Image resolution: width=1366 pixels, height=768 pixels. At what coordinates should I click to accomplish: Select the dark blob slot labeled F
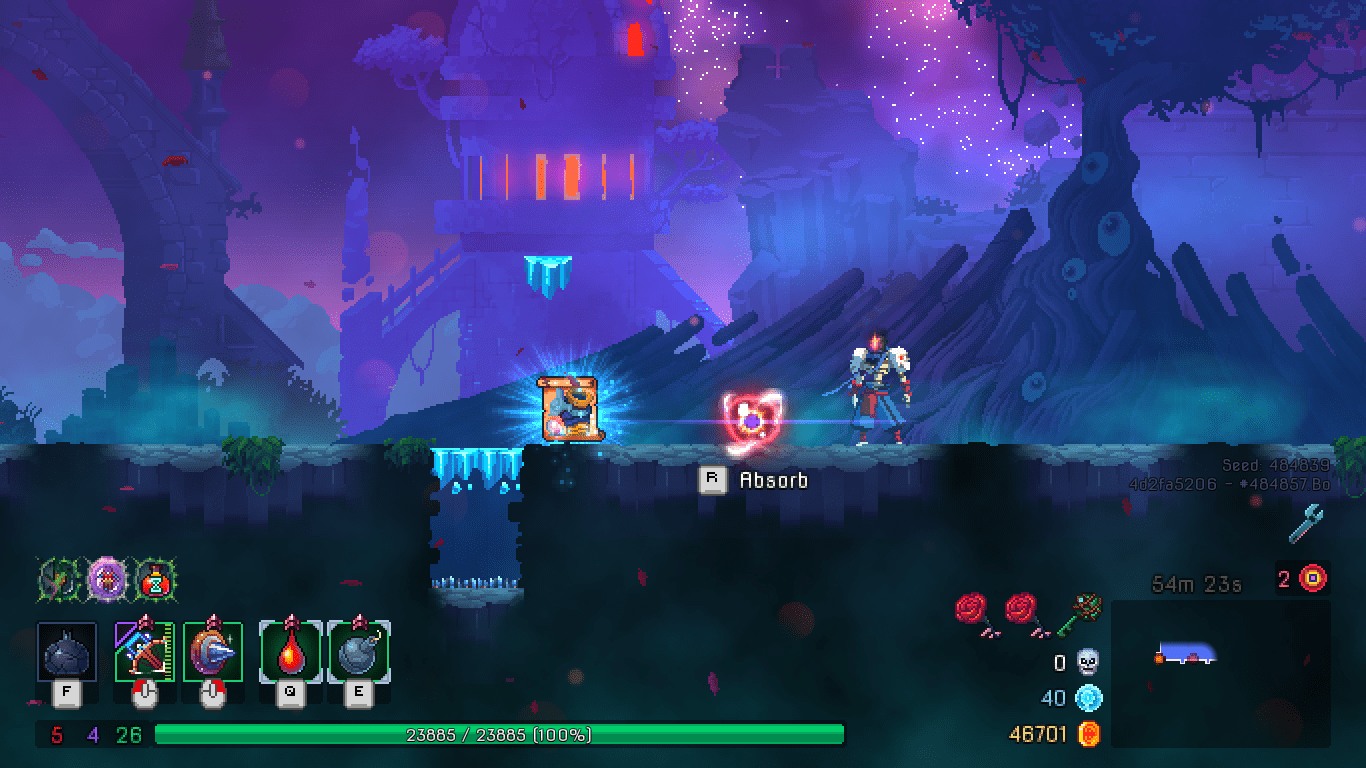click(67, 651)
